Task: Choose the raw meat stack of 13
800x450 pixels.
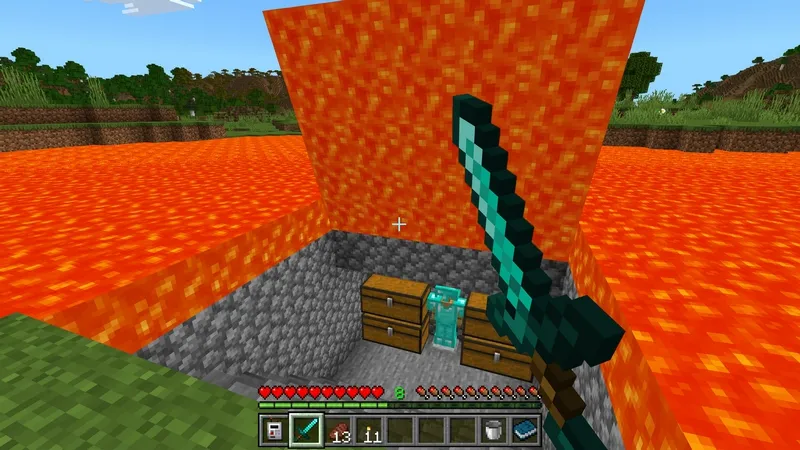Action: point(337,430)
